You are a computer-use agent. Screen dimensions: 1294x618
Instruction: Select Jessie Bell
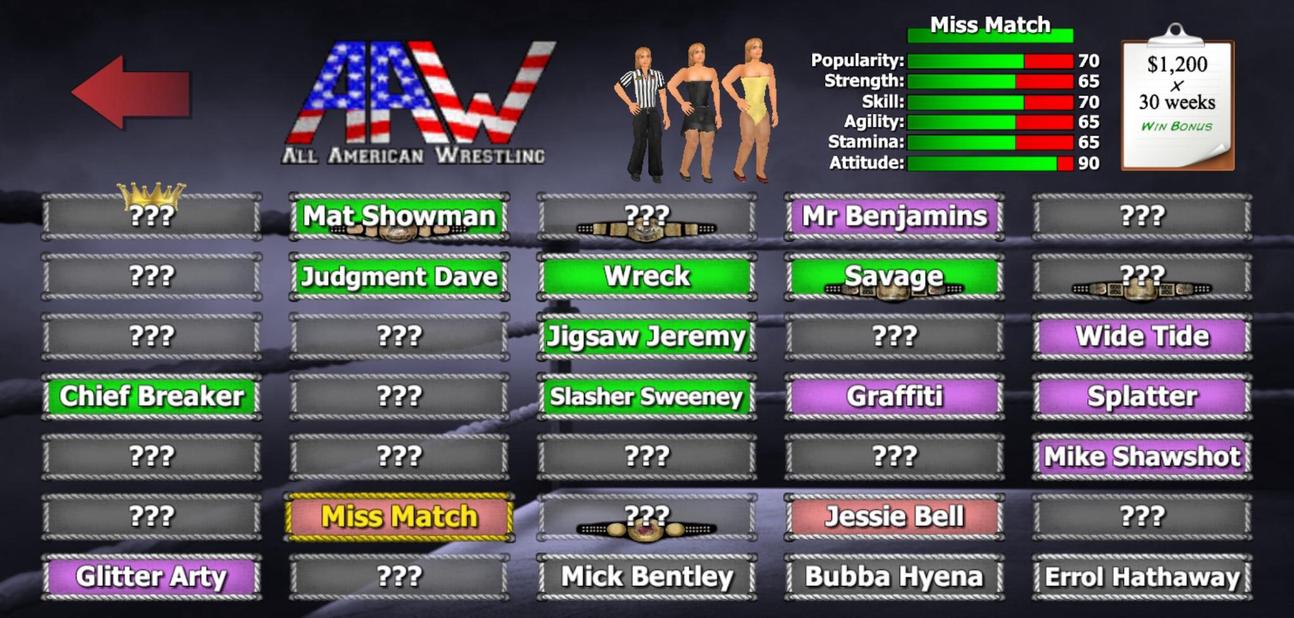click(894, 517)
